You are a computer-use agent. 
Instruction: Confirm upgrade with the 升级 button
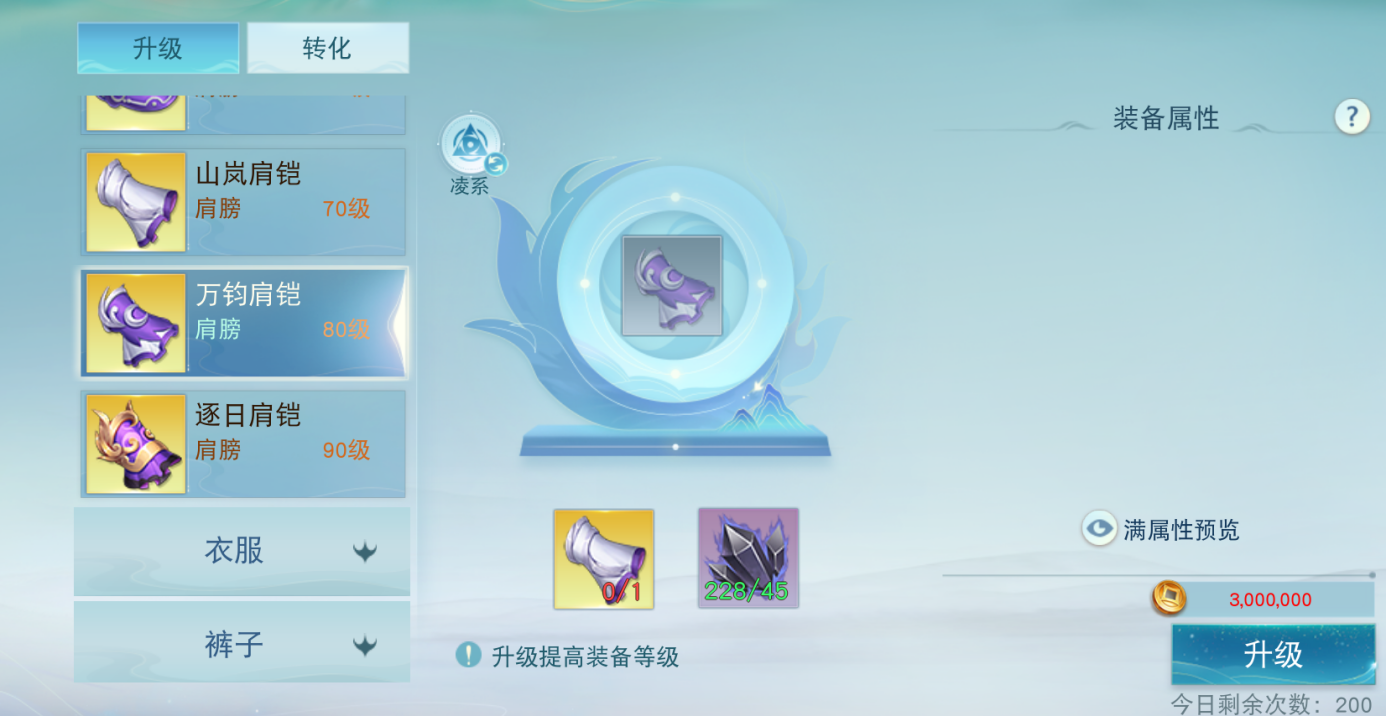click(x=1272, y=654)
